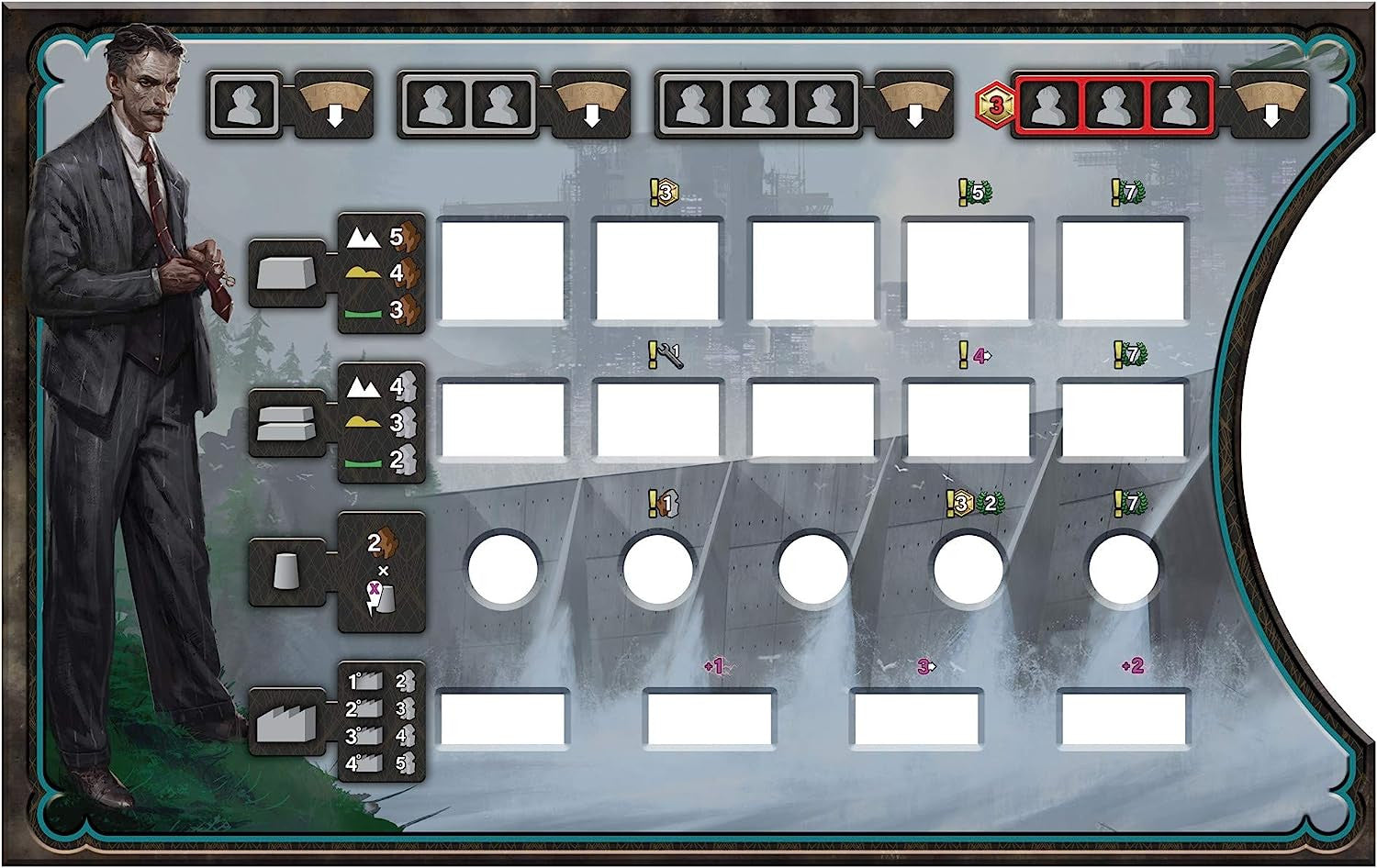Choose the red three-worker action space
1377x868 pixels.
pyautogui.click(x=1113, y=106)
